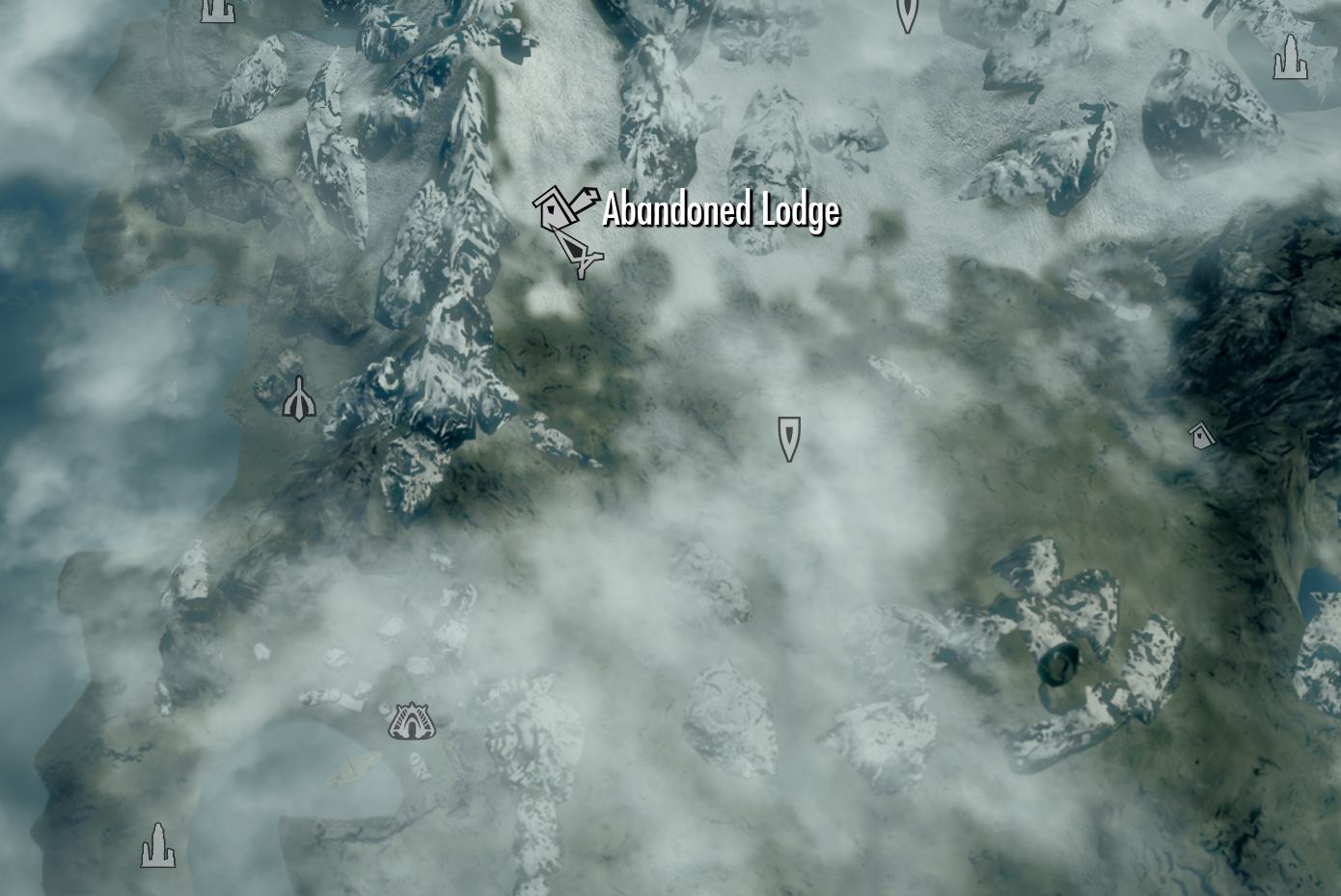
Task: Select the standing stone marker on the left
Action: [299, 398]
